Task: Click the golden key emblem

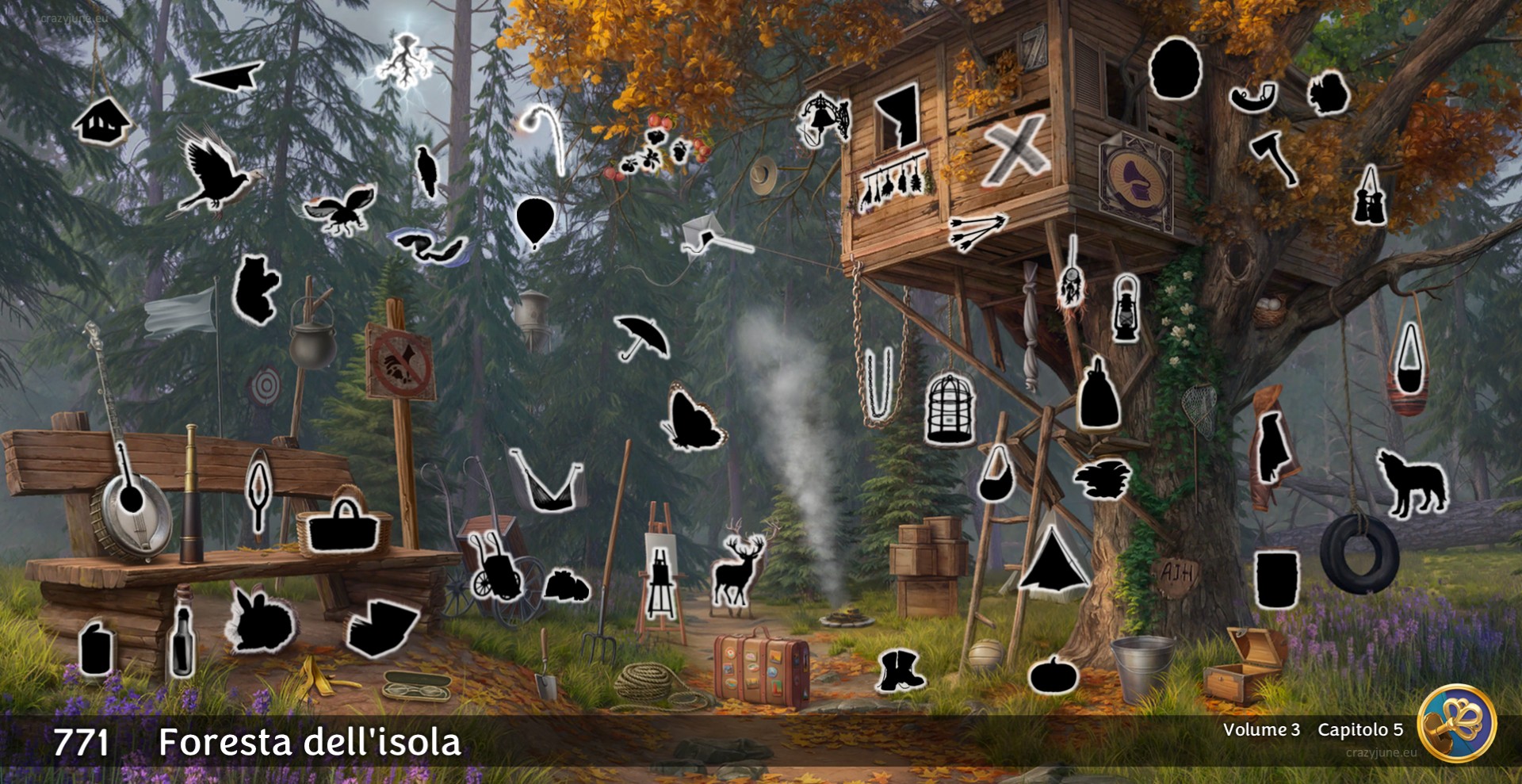Action: click(x=1456, y=722)
